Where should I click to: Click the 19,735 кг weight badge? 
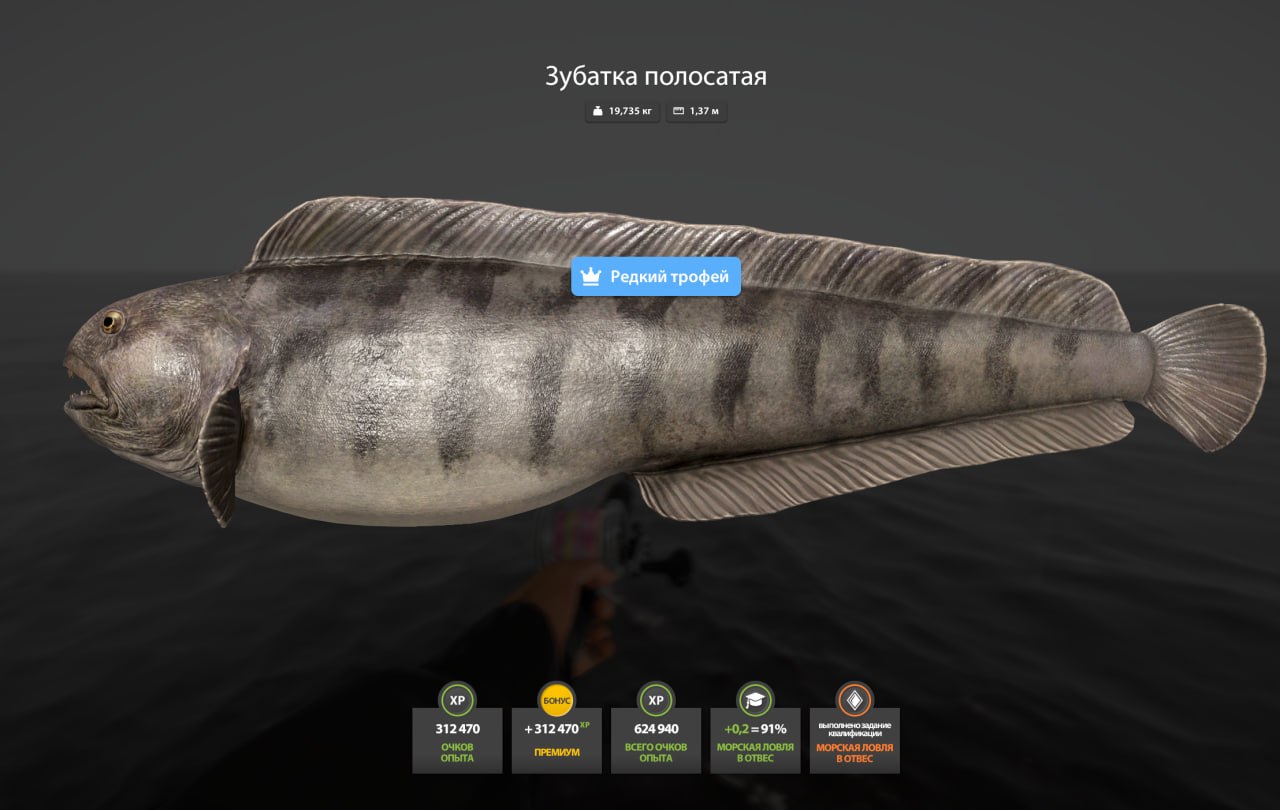tap(622, 112)
